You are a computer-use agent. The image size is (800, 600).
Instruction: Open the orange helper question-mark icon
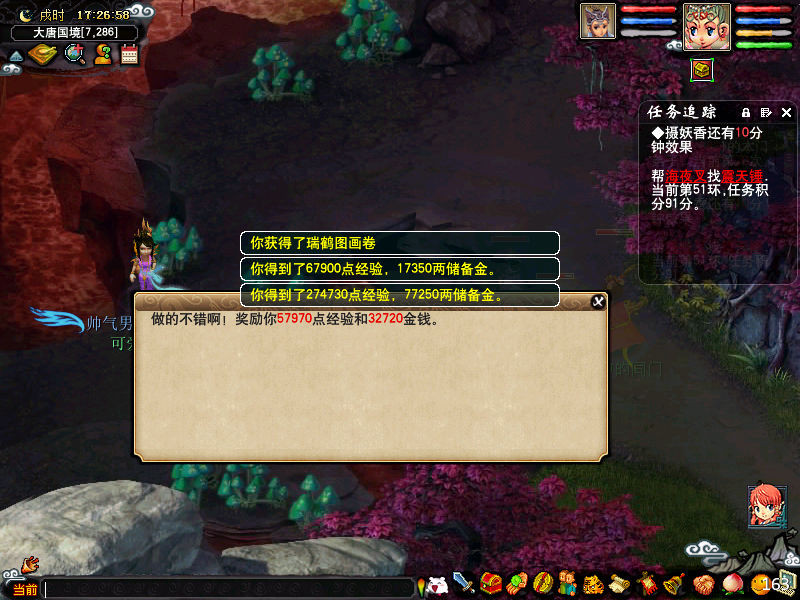coord(103,54)
